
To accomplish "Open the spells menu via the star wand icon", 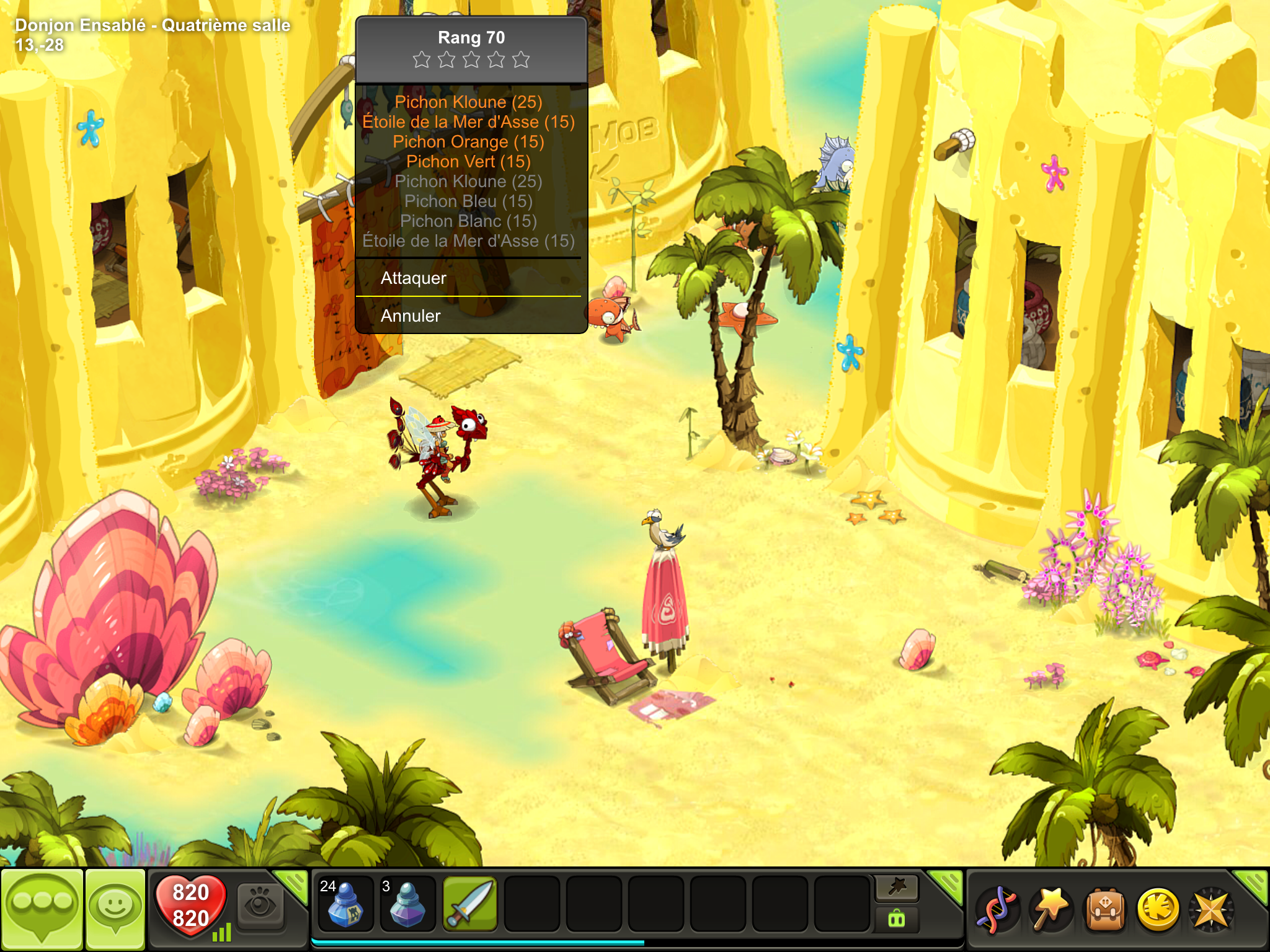I will click(x=1050, y=910).
